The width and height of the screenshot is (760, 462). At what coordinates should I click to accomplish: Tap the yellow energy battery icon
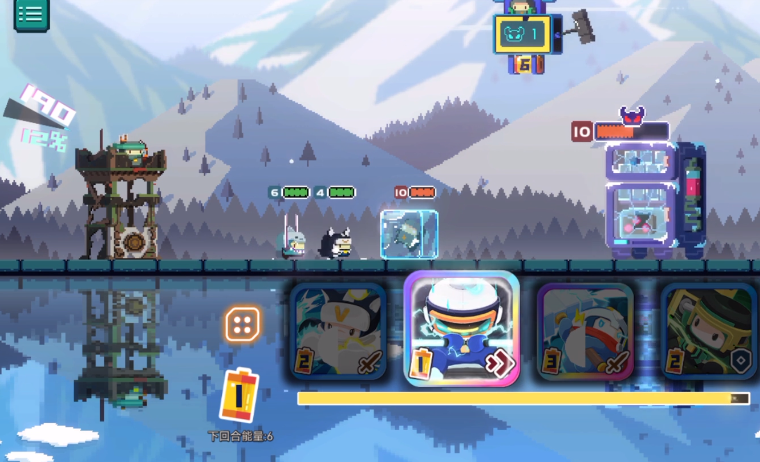tap(238, 396)
